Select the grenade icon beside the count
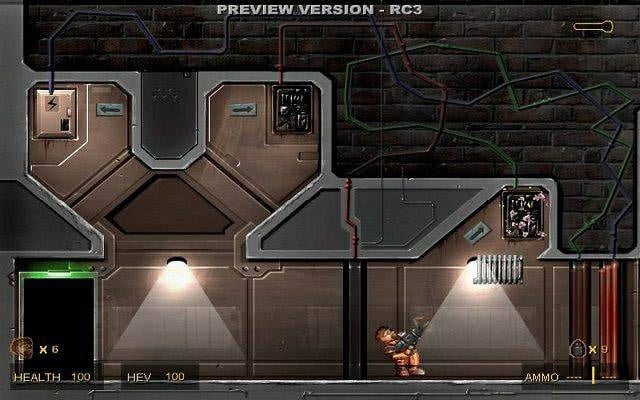Screen dimensions: 640x400 coord(576,349)
